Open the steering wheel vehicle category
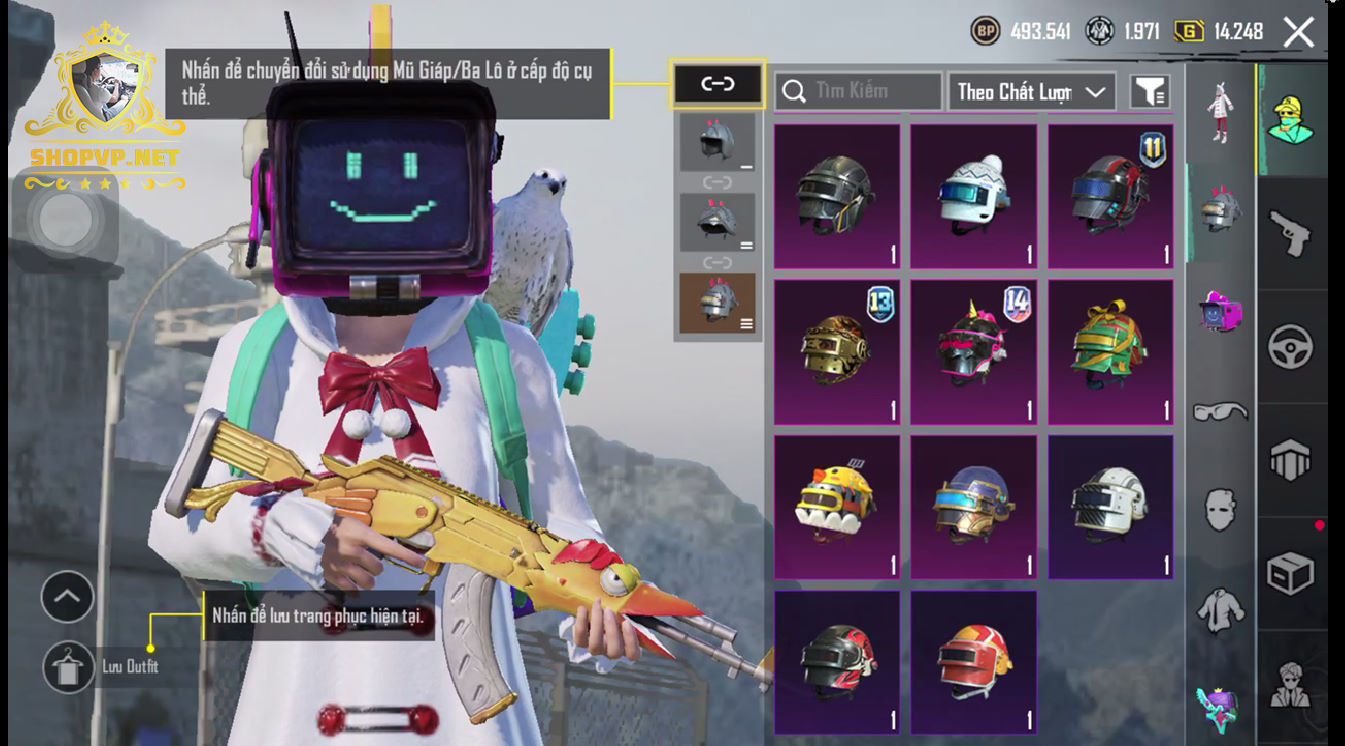The width and height of the screenshot is (1345, 746). tap(1290, 347)
